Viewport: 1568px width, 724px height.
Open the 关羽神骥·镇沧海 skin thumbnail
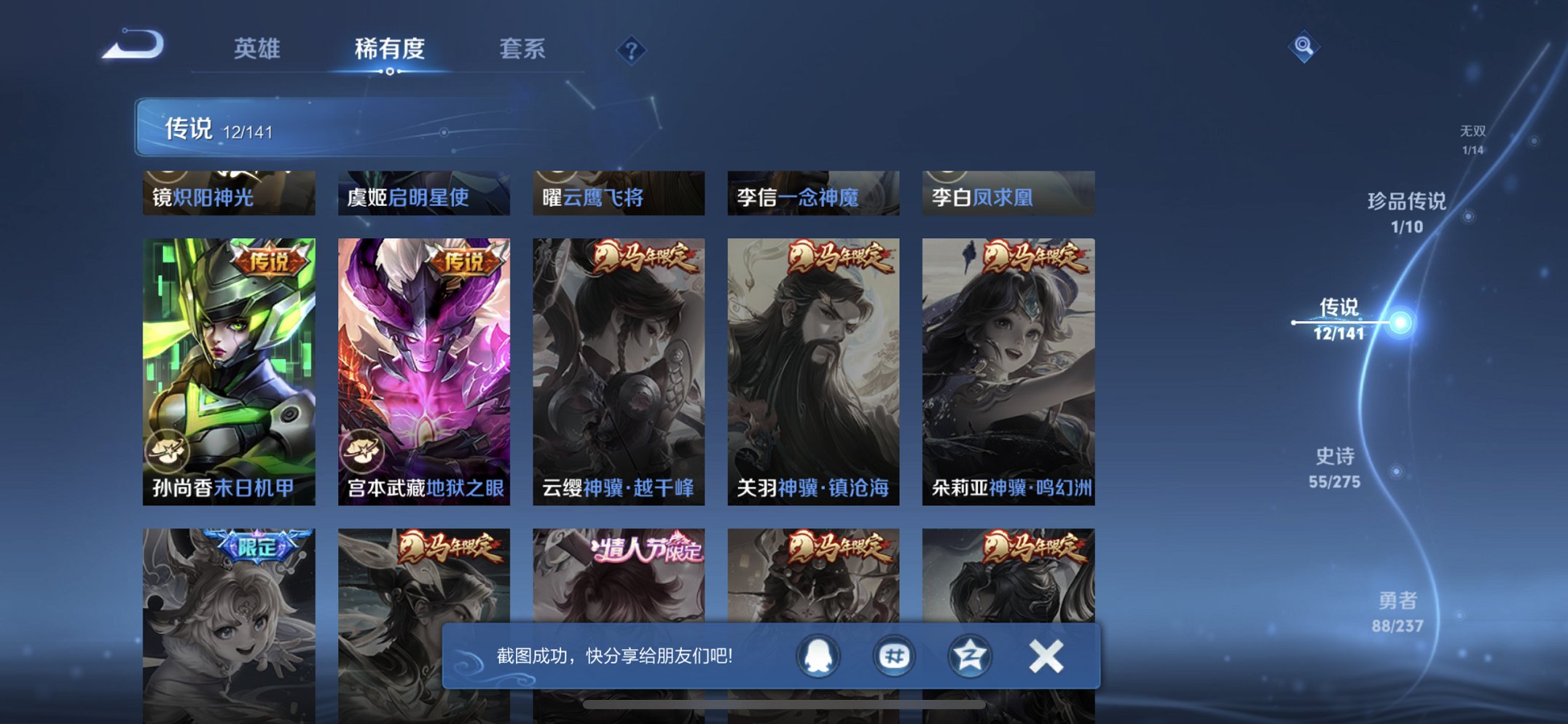811,364
